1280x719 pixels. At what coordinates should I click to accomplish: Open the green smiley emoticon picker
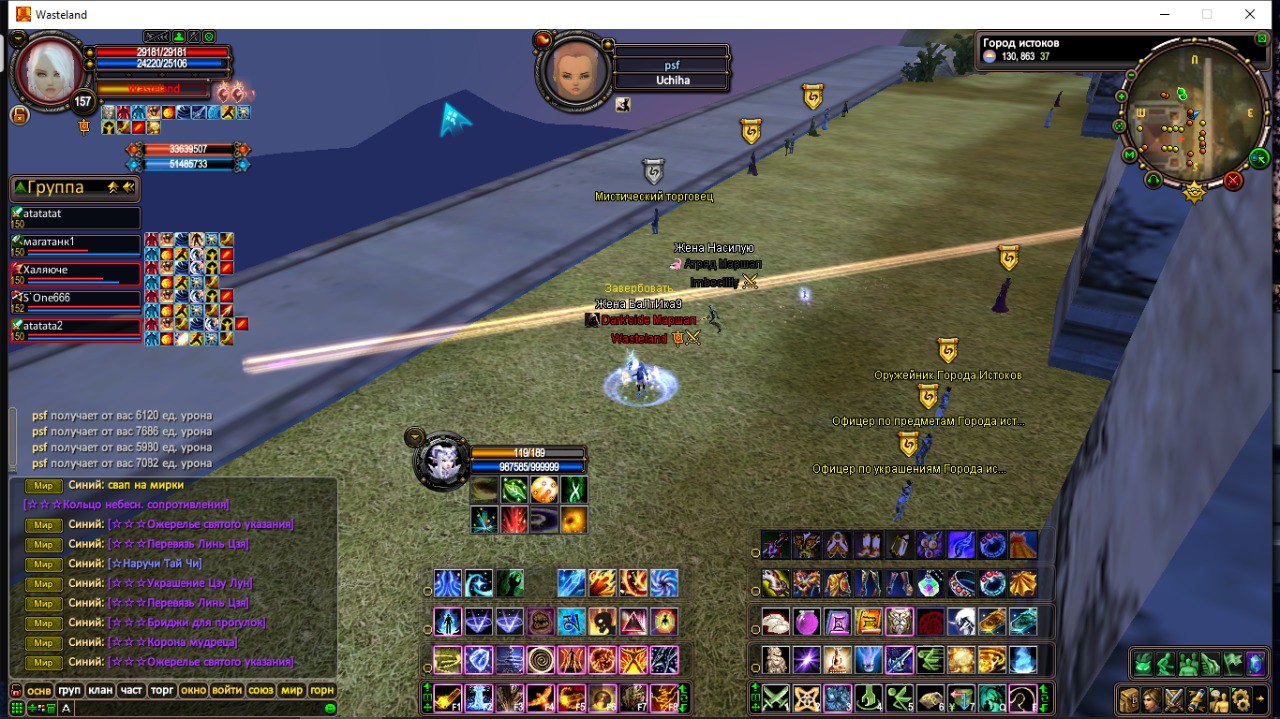point(330,708)
